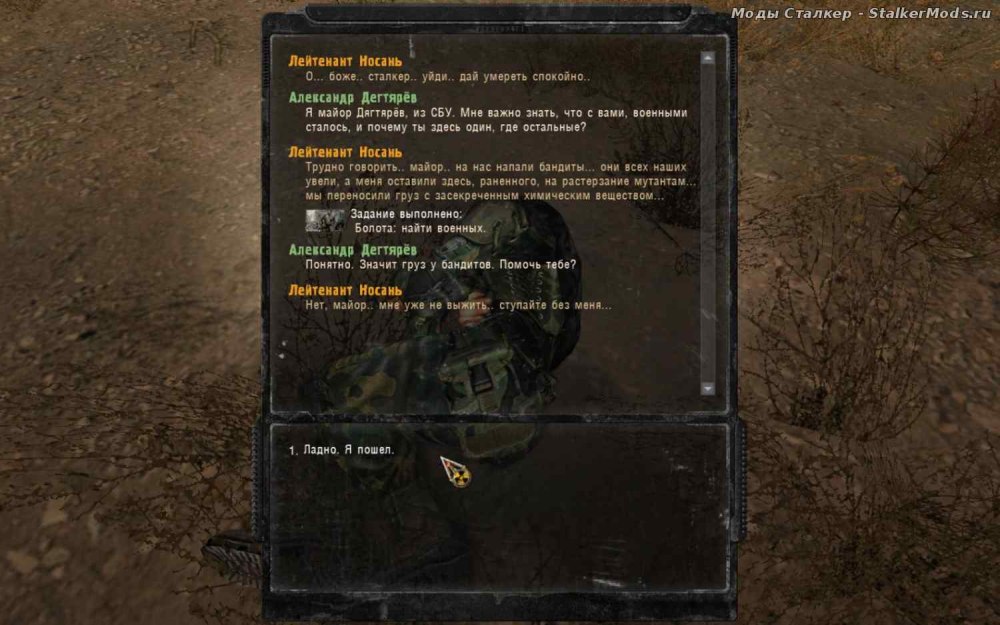Click the dialogue scrollbar's down arrow
Viewport: 1000px width, 625px height.
[708, 388]
